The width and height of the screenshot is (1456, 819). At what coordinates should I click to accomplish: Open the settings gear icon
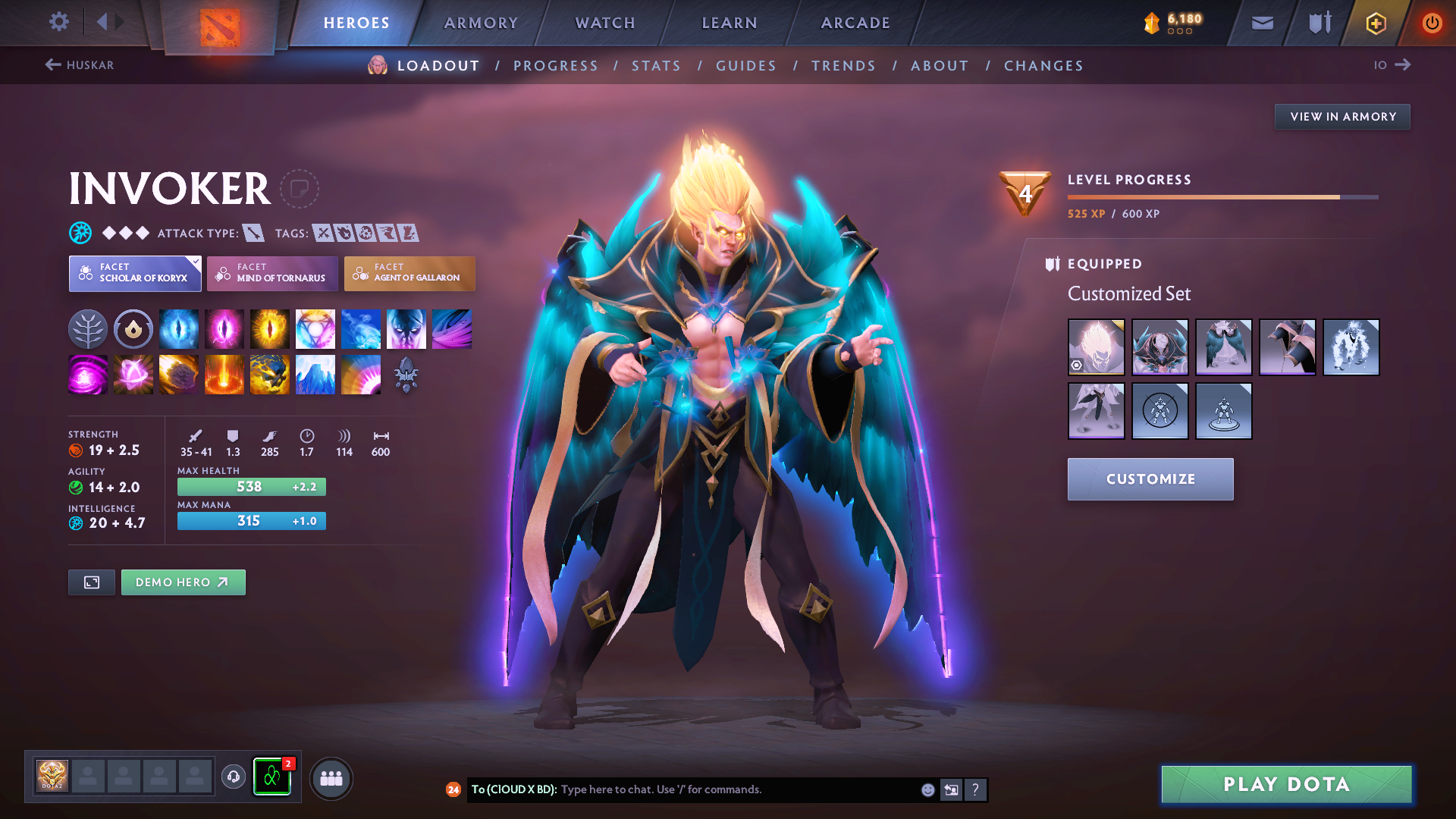58,22
